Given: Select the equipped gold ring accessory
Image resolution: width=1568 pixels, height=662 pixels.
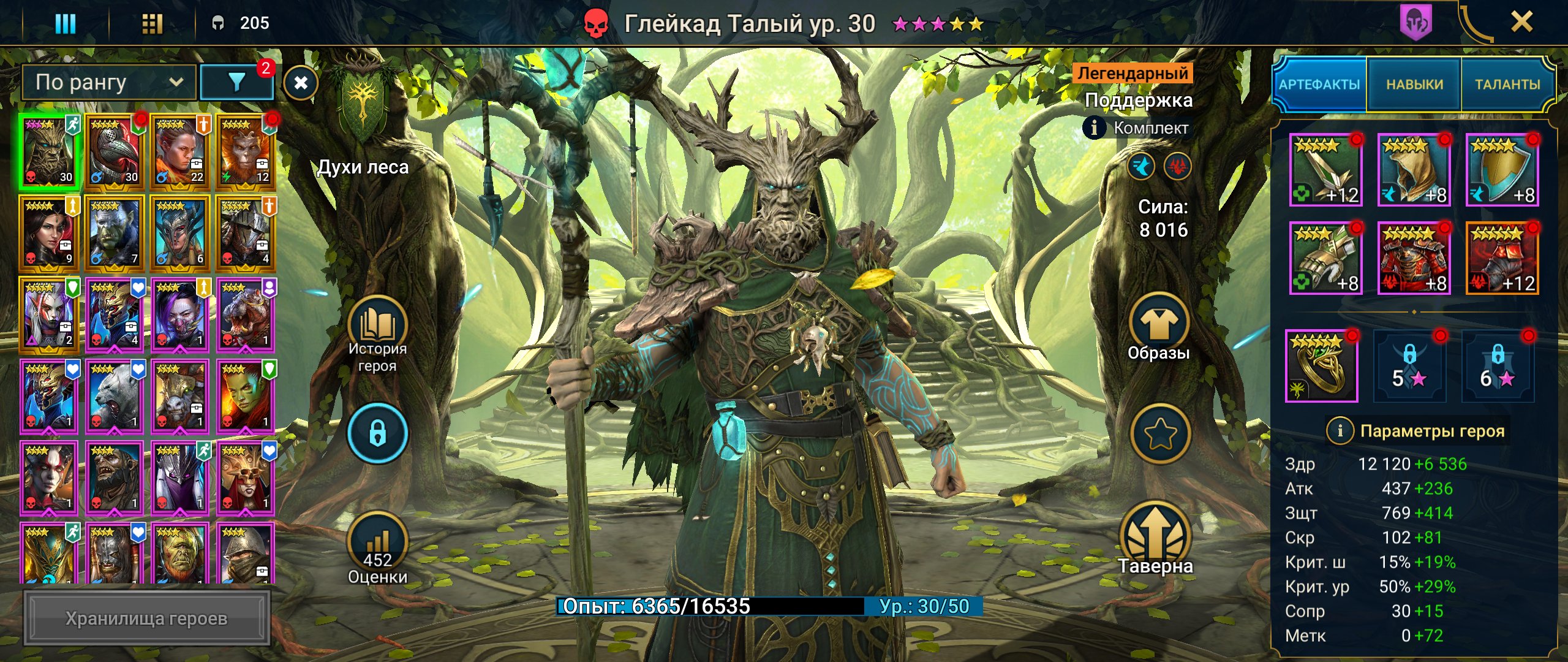Looking at the screenshot, I should coord(1321,366).
